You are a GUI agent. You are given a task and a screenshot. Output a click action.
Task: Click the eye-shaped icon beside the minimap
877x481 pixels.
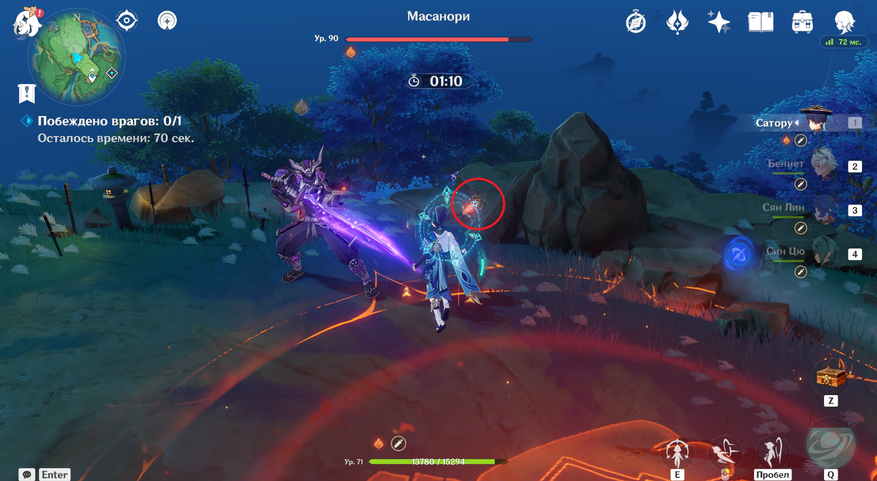point(127,21)
